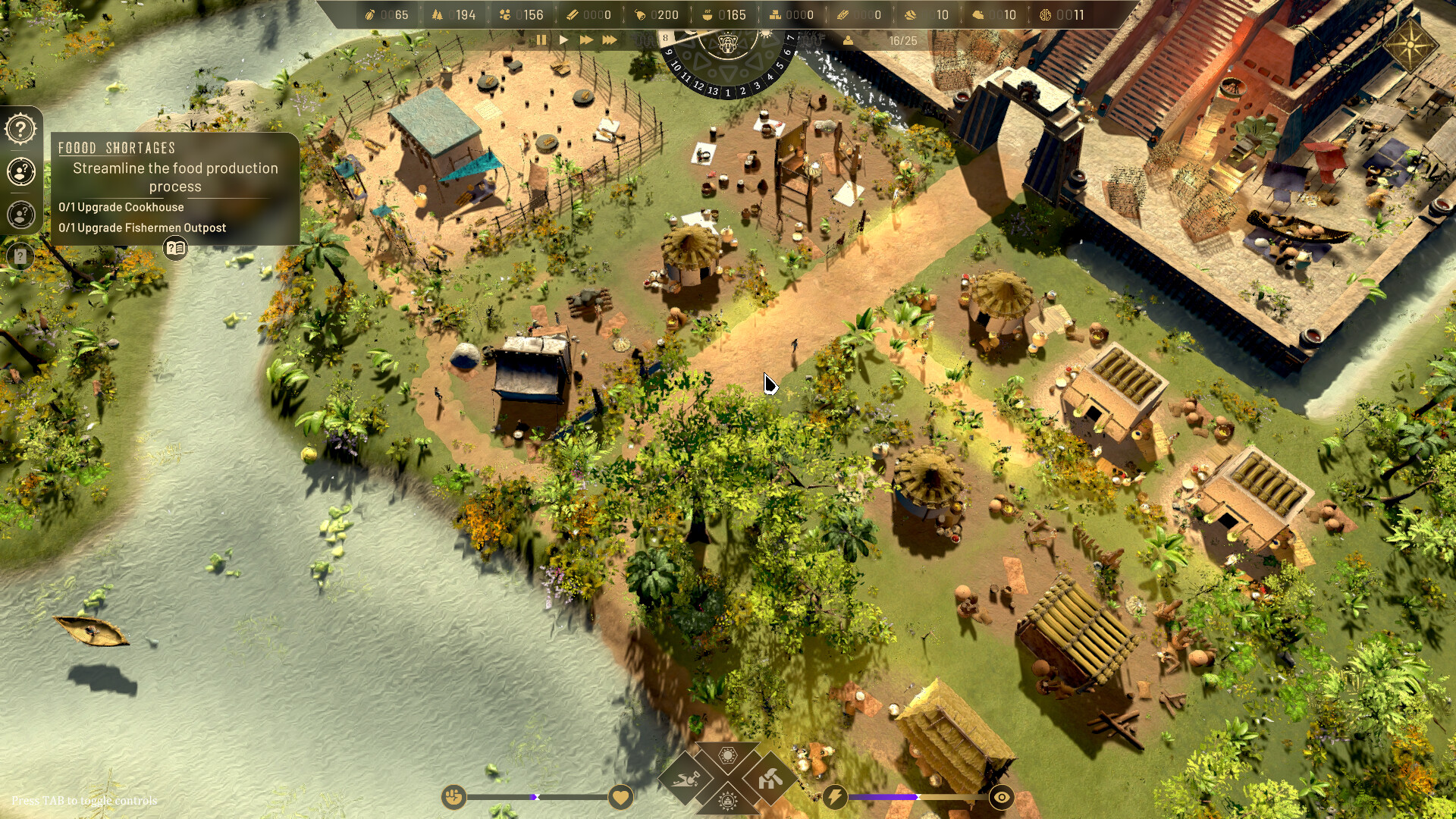This screenshot has width=1456, height=819.
Task: Open the sun settlement menu in diamond hub
Action: click(x=726, y=755)
